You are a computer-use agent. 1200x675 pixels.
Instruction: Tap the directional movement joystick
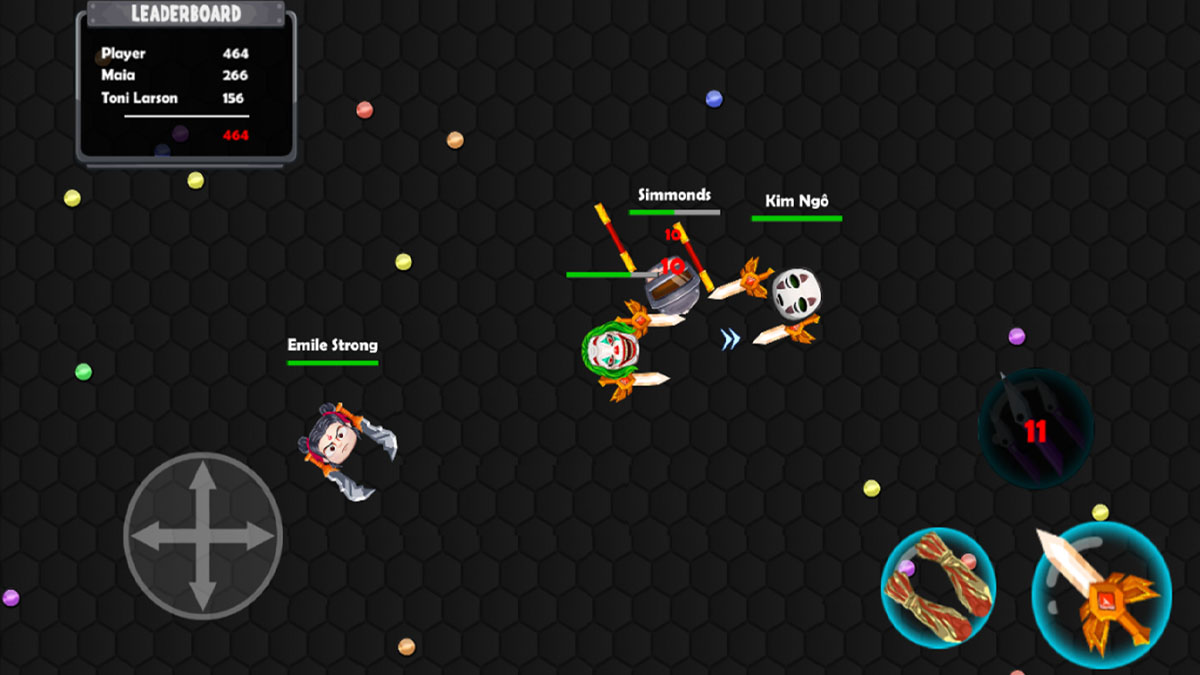click(203, 536)
